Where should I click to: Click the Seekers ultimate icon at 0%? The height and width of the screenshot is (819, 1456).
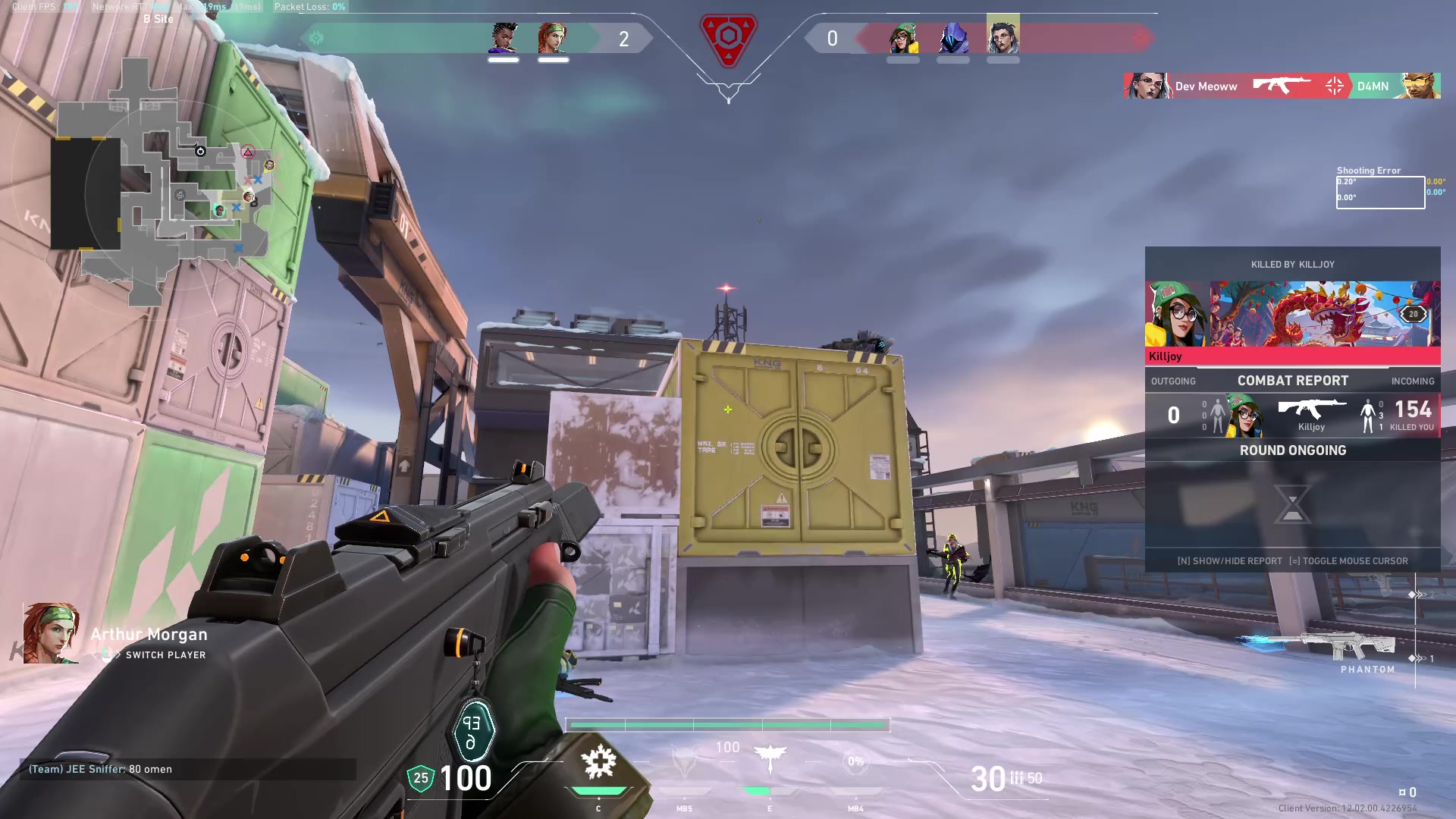coord(856,761)
